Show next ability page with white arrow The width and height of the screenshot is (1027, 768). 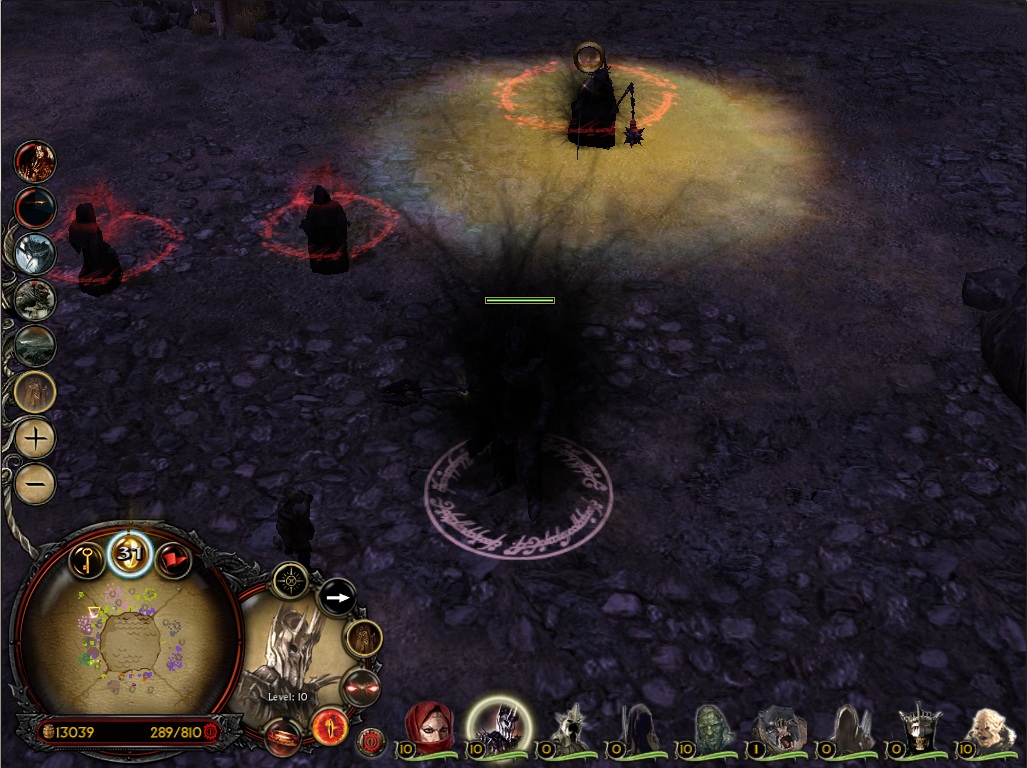pyautogui.click(x=338, y=599)
